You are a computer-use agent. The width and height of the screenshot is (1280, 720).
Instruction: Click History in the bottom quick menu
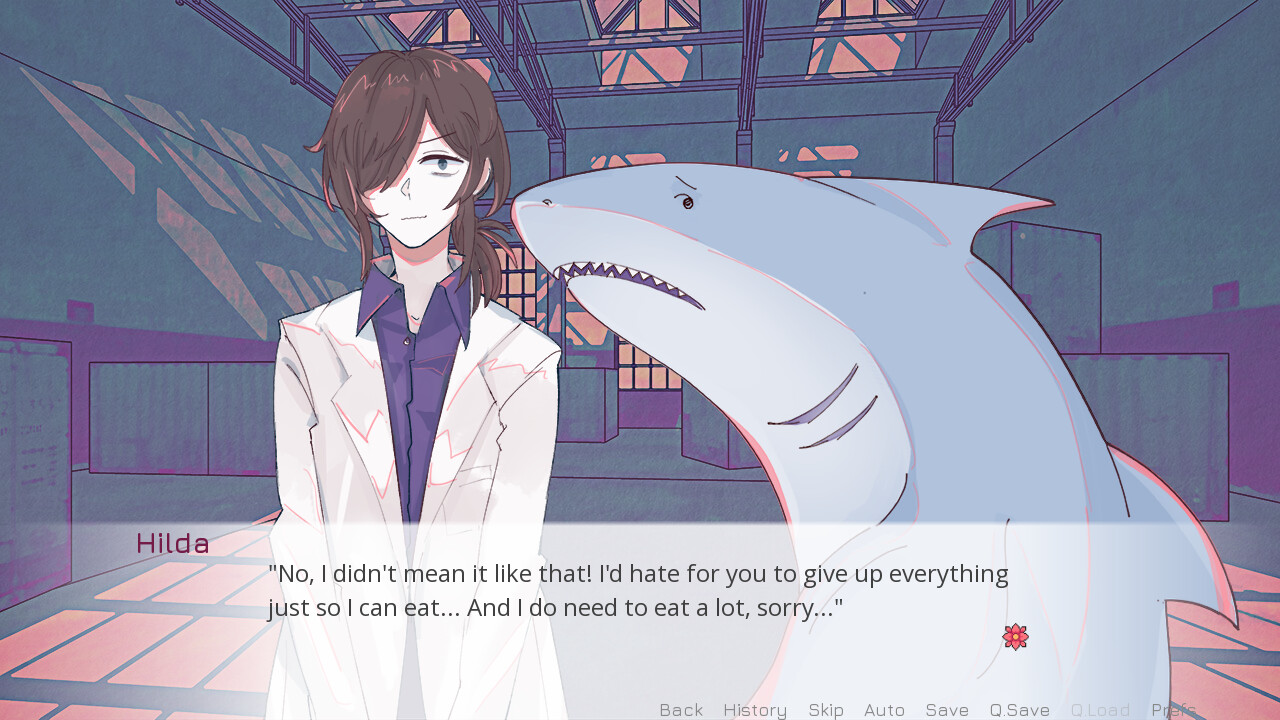(x=754, y=710)
